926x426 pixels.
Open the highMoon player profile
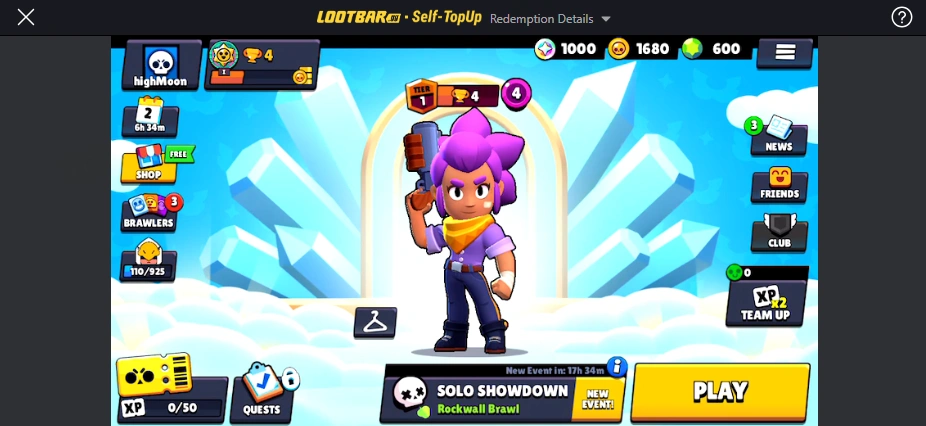(161, 66)
